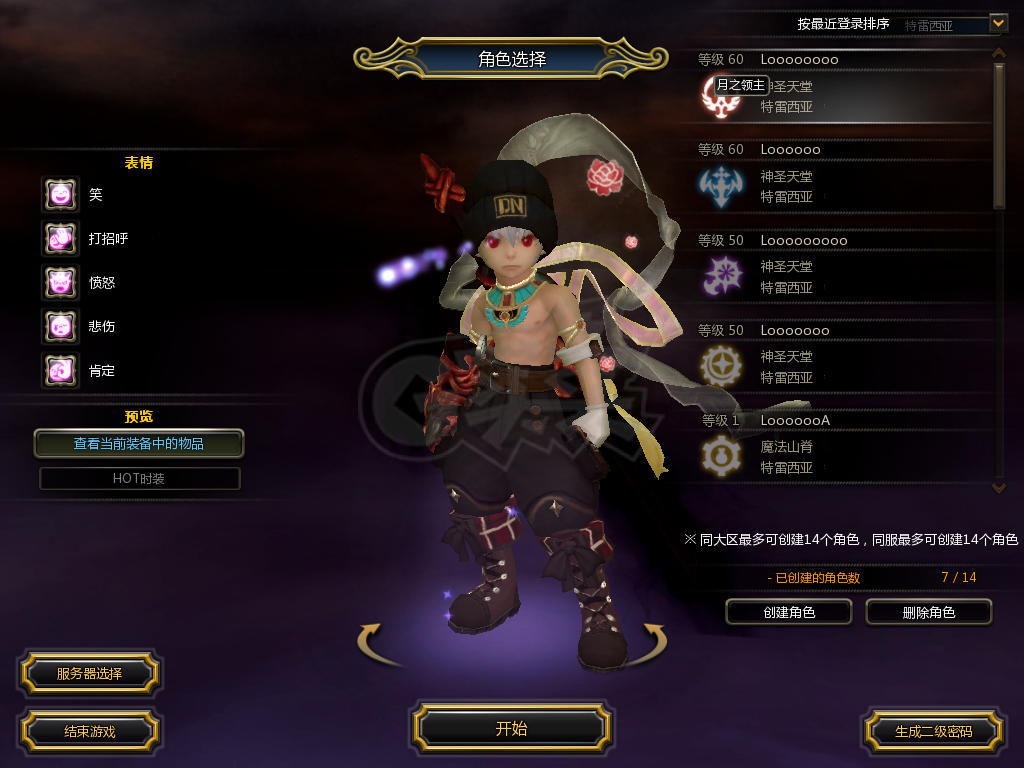The image size is (1024, 768).
Task: Select level 60 character Loooooo
Action: 840,177
